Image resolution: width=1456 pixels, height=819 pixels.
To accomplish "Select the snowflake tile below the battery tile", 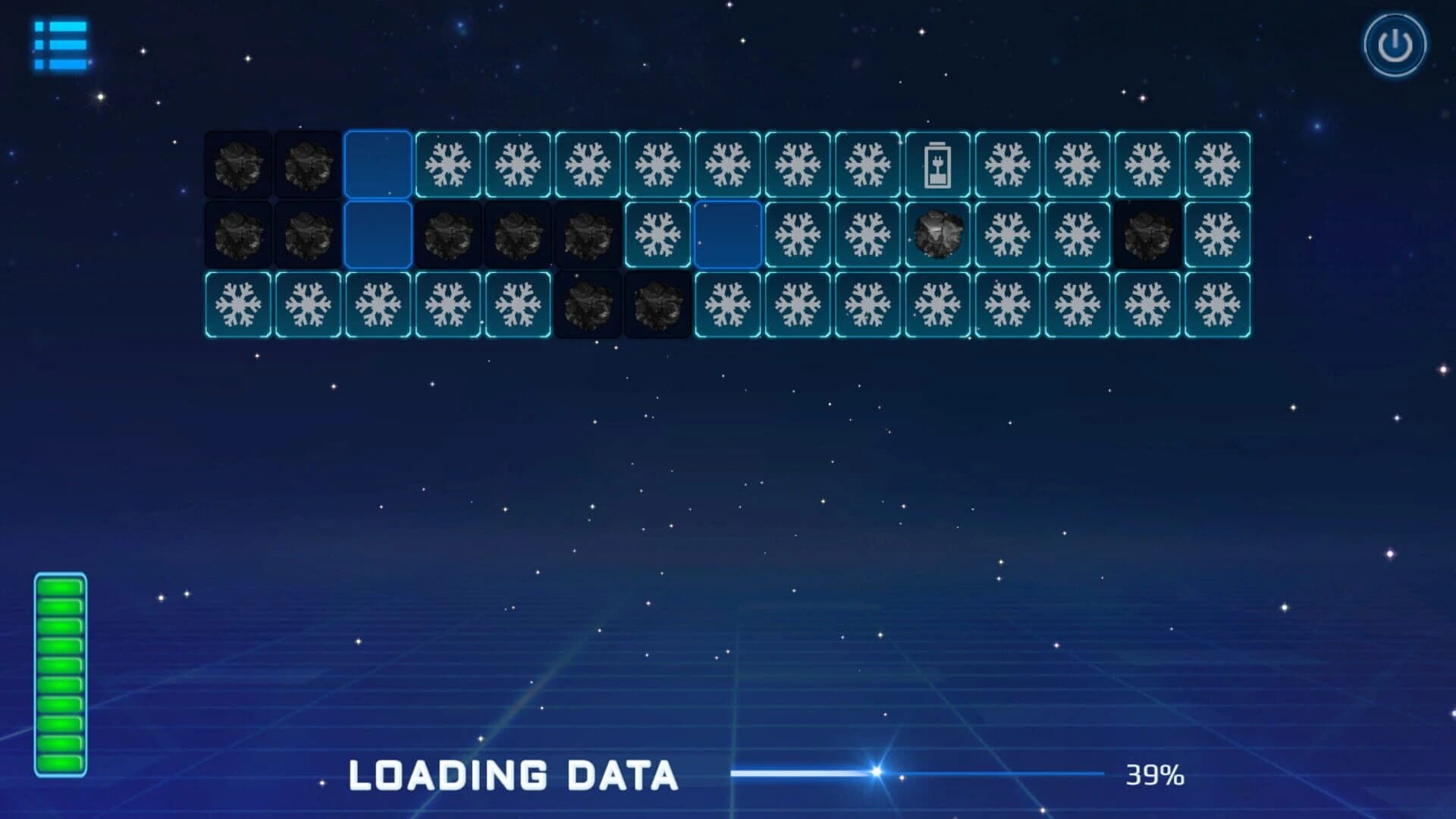I will point(937,303).
